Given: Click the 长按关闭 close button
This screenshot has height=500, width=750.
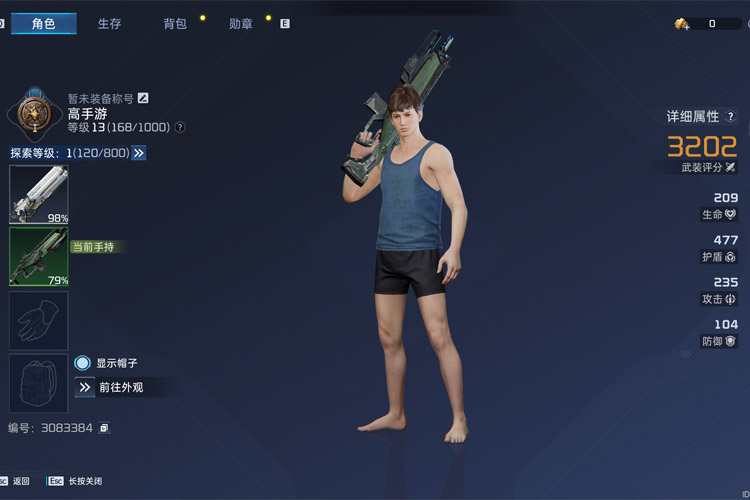Looking at the screenshot, I should (76, 481).
